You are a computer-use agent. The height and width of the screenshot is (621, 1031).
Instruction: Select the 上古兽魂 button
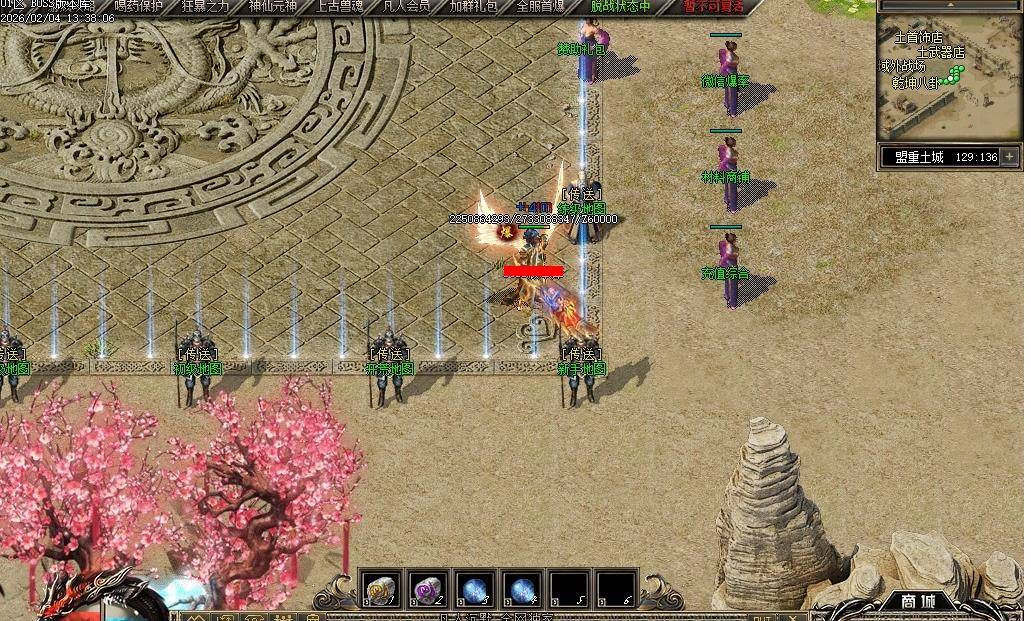coord(340,6)
